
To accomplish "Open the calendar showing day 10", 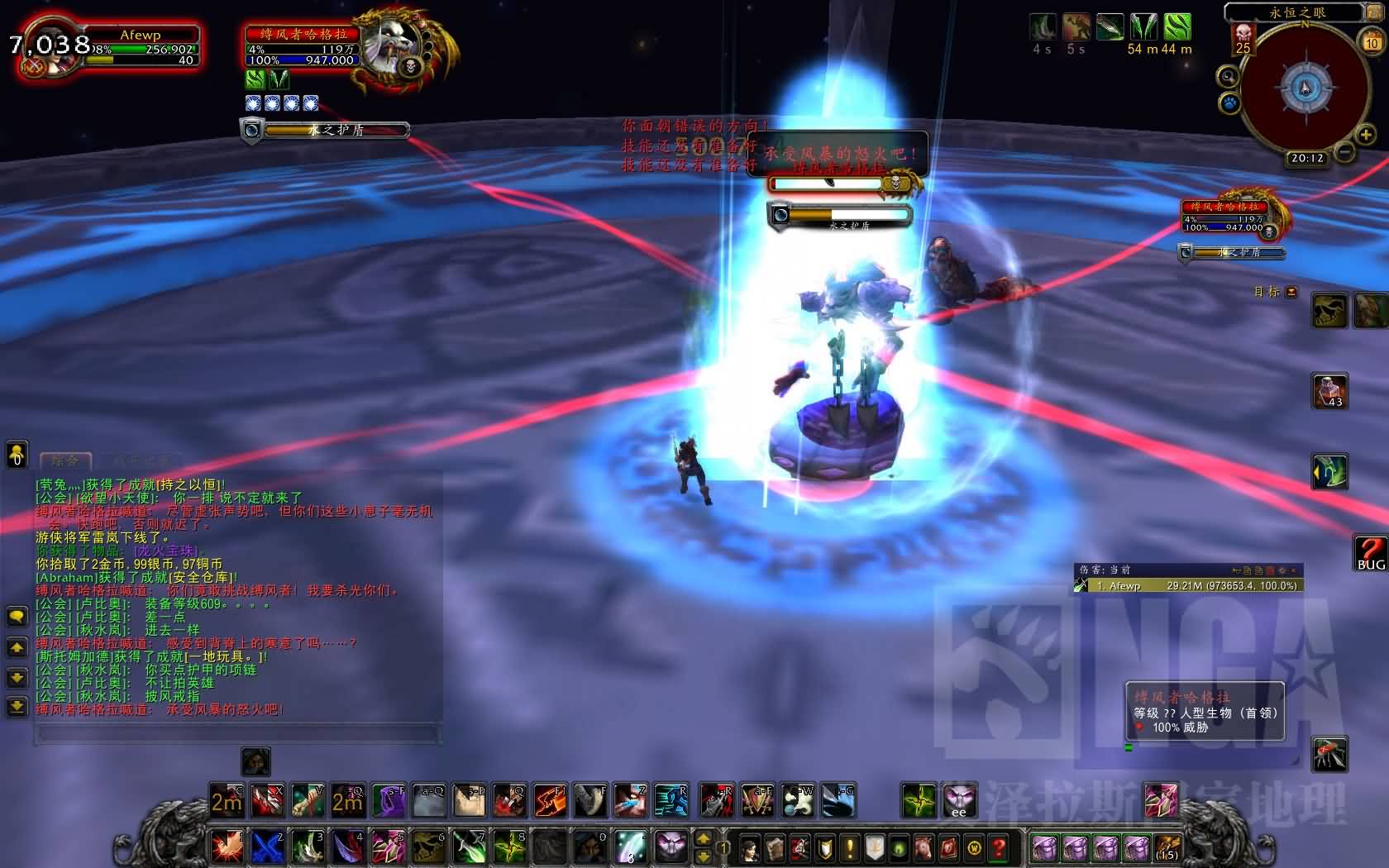I will pyautogui.click(x=1372, y=41).
